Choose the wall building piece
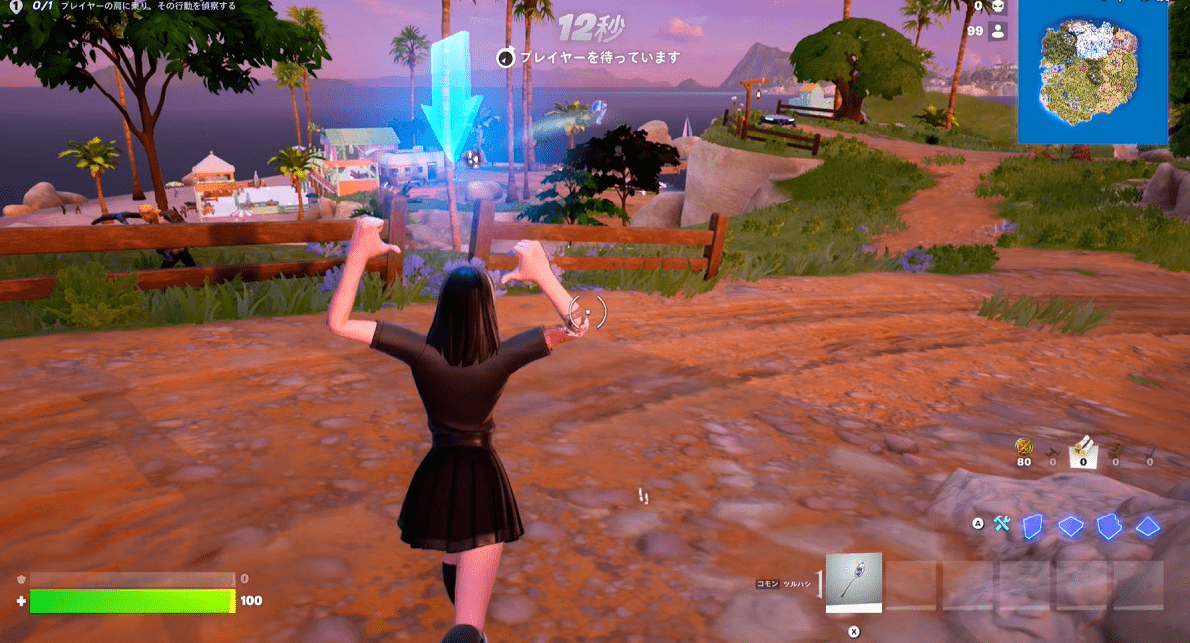Viewport: 1190px width, 643px height. pyautogui.click(x=1034, y=526)
